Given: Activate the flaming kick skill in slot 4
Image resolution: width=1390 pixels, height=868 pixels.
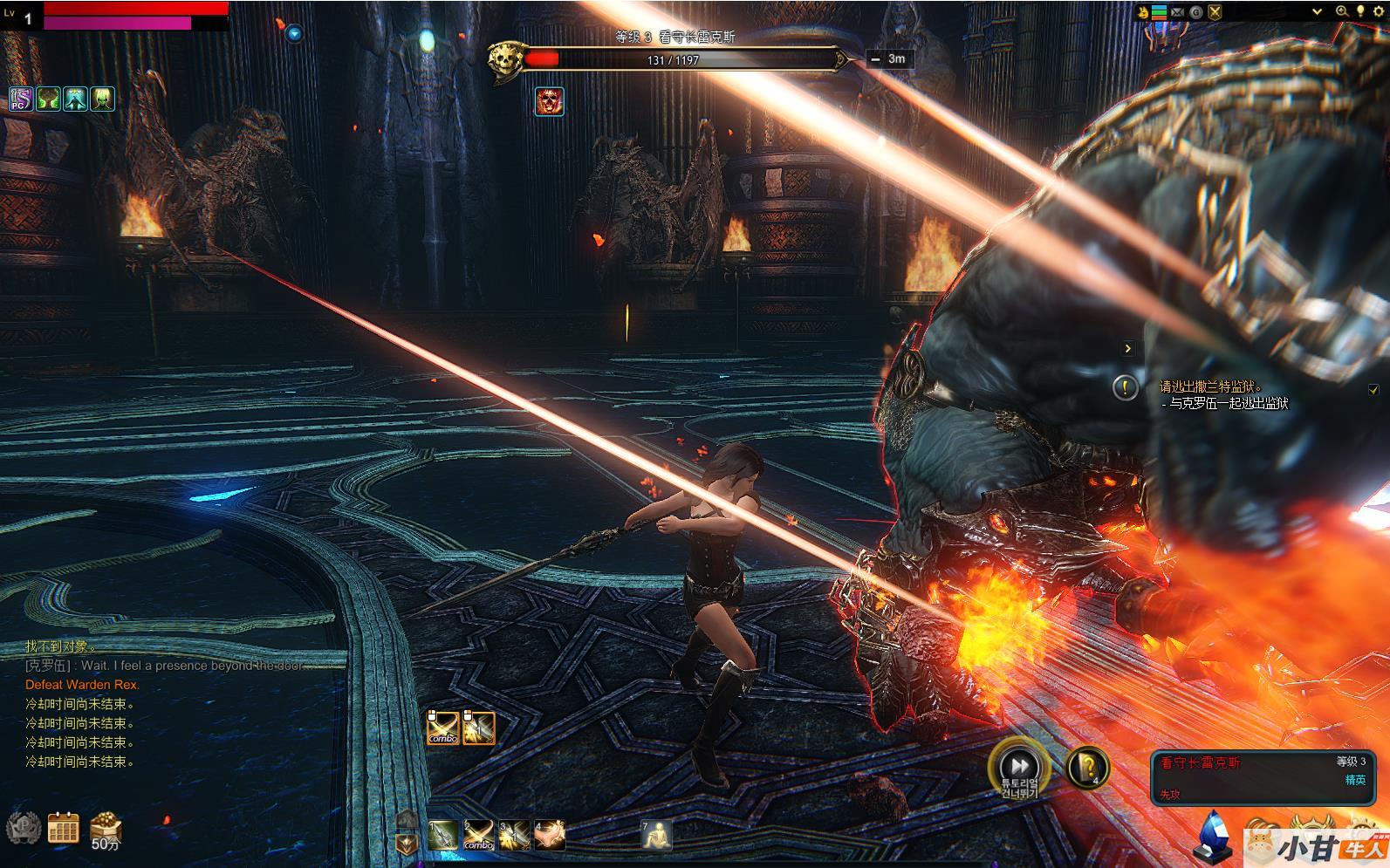Looking at the screenshot, I should (x=550, y=836).
